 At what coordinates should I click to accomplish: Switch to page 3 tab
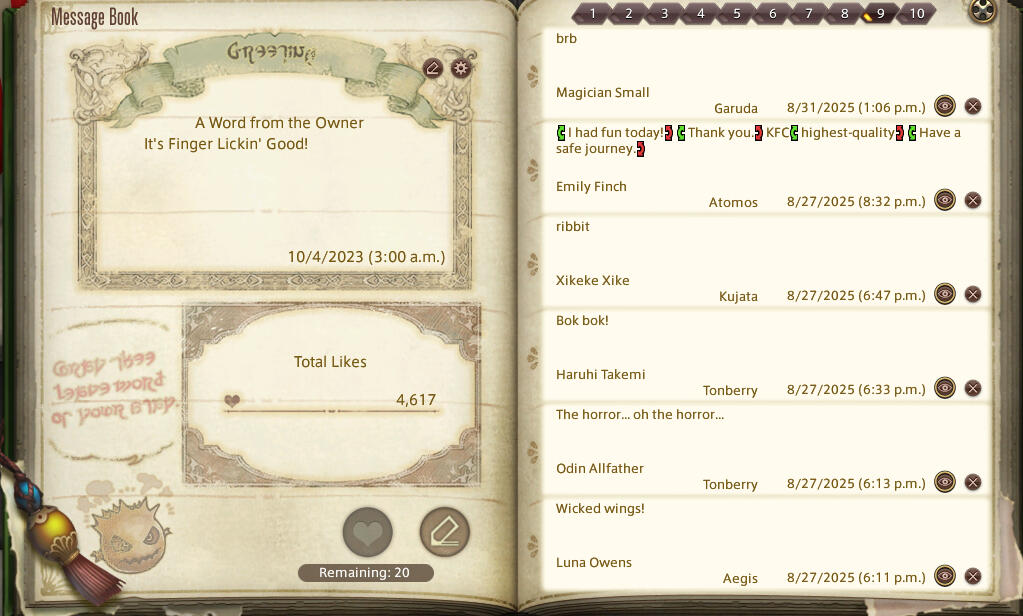[664, 14]
